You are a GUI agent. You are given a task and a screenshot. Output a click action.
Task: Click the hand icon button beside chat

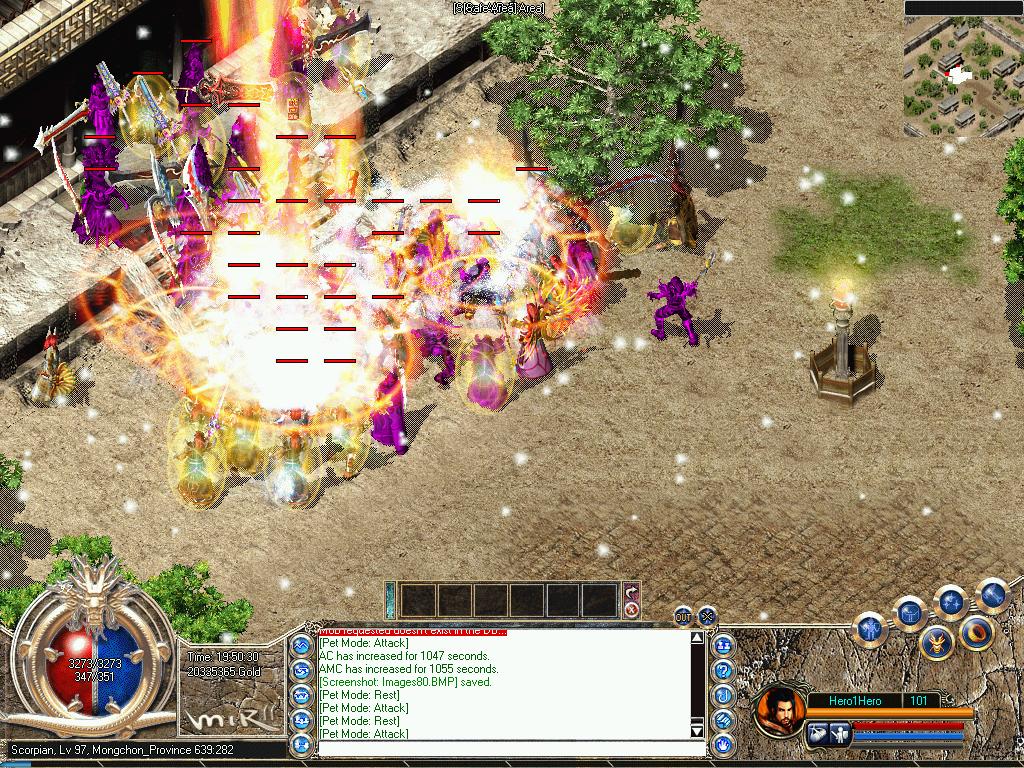(x=722, y=745)
